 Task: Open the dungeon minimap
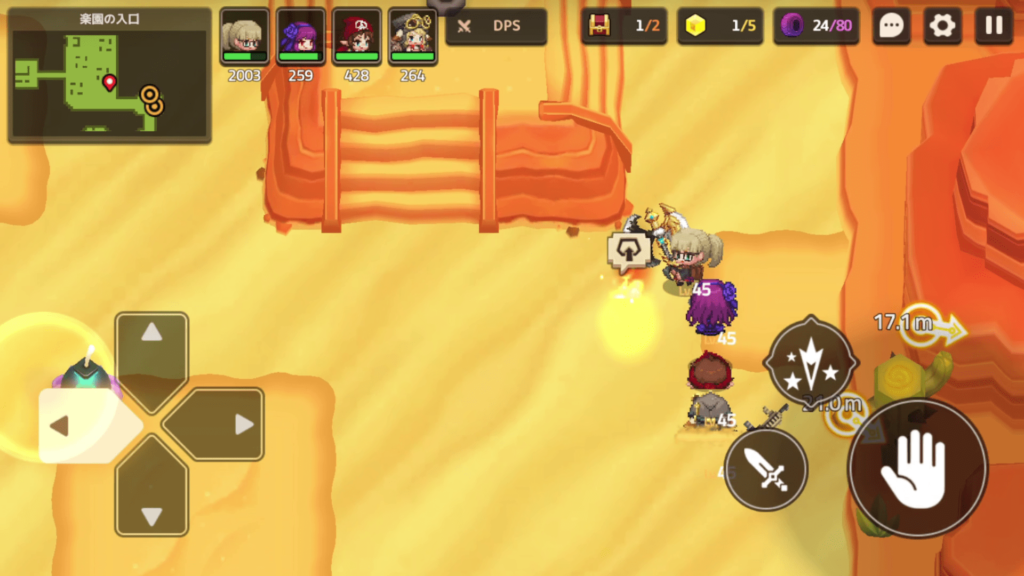tap(110, 76)
